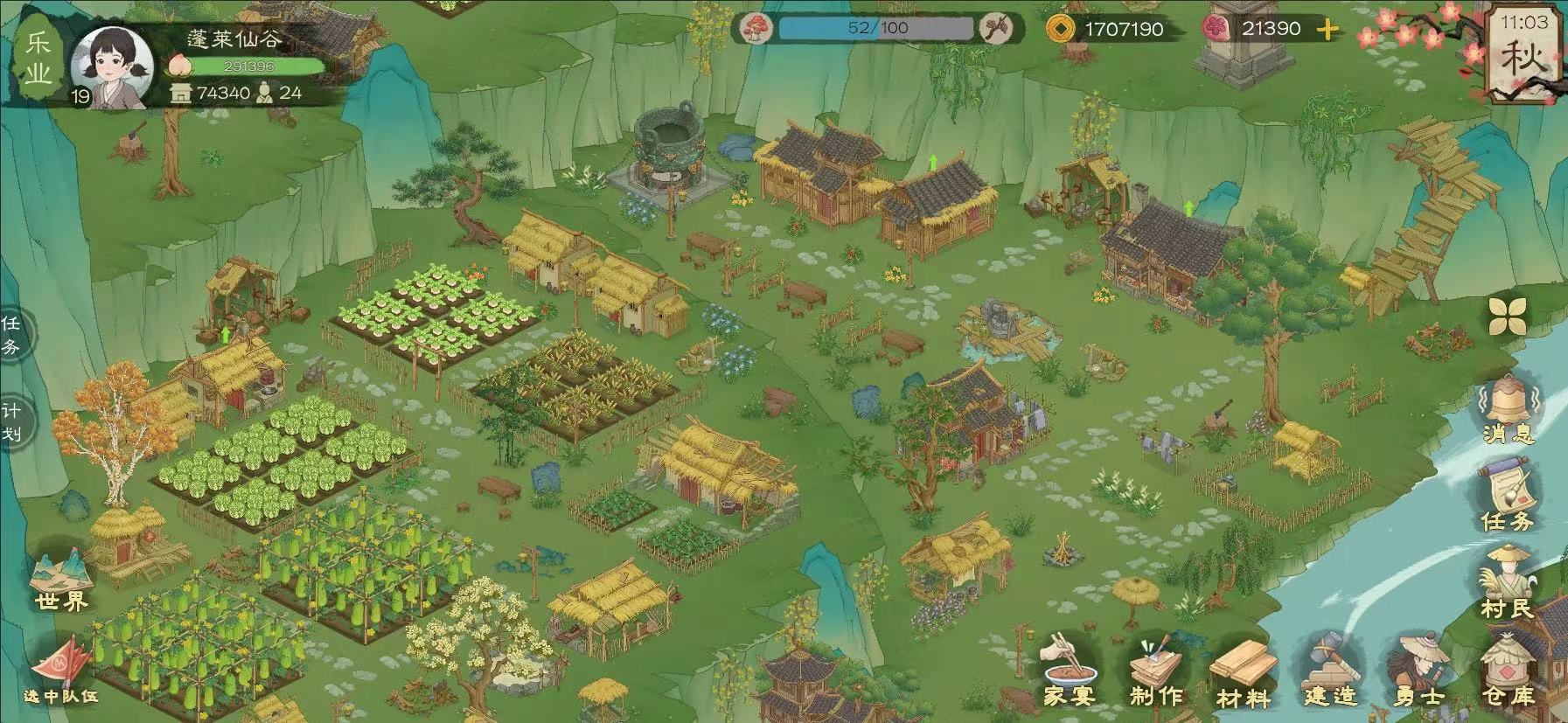Open the 世界 world map

click(x=61, y=579)
